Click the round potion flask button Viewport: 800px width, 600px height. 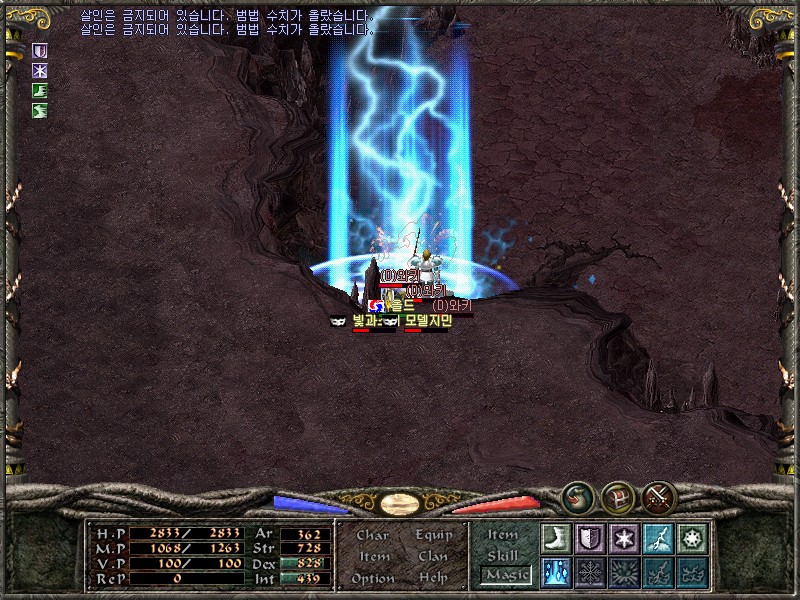pyautogui.click(x=577, y=495)
